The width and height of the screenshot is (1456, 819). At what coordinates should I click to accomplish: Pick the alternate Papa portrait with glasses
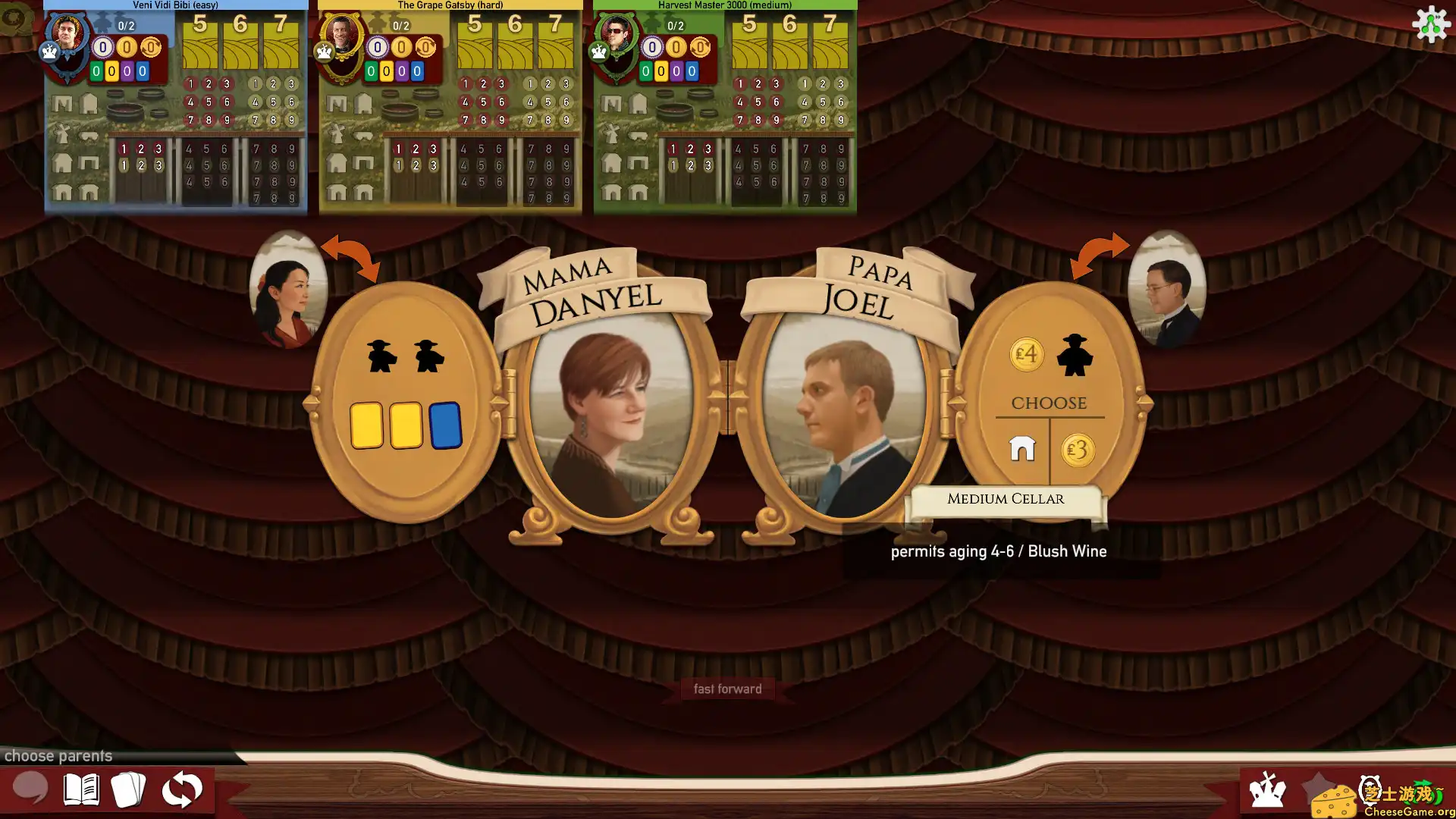click(1166, 290)
